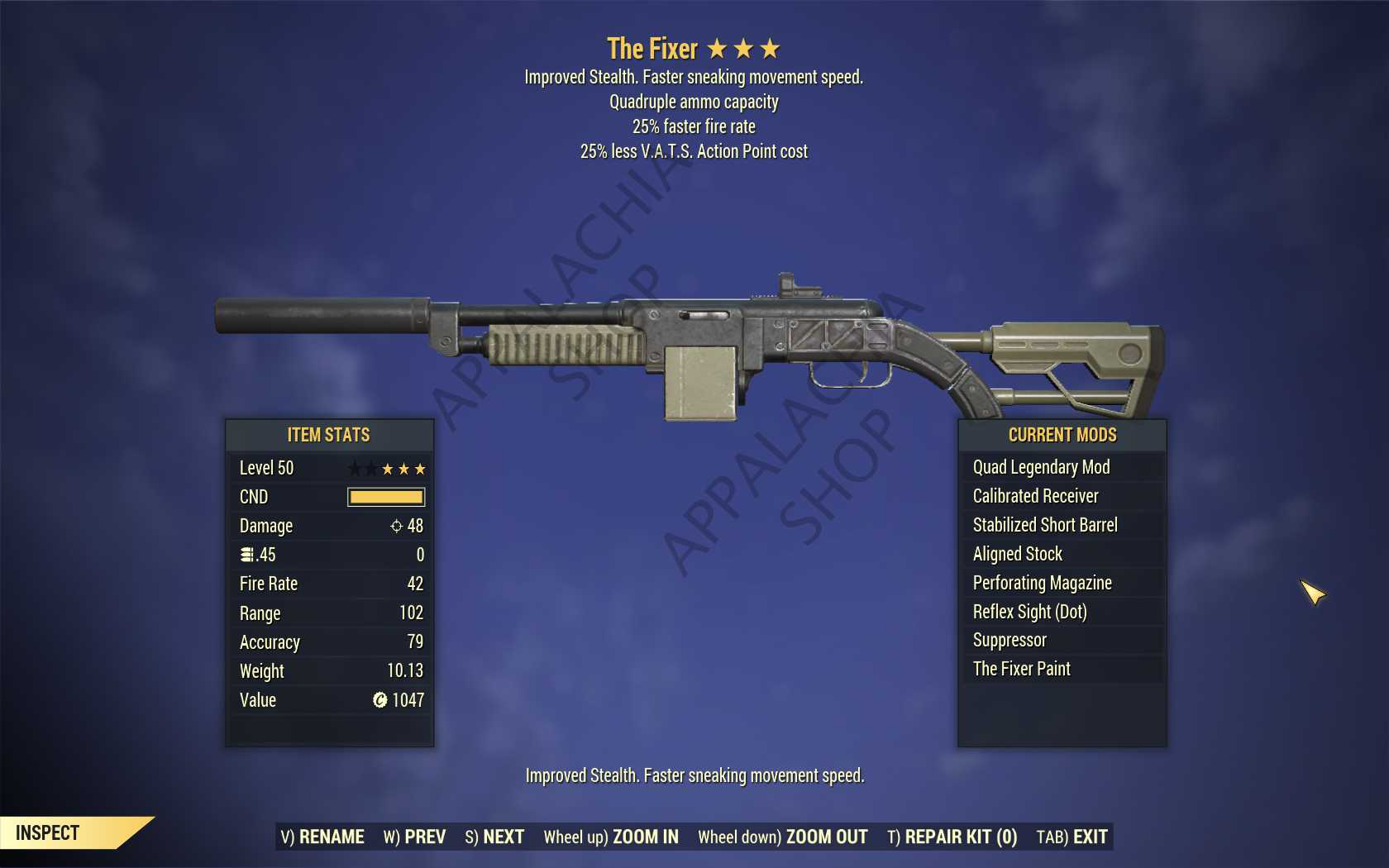Highlight The Fixer Paint mod

pos(1021,669)
